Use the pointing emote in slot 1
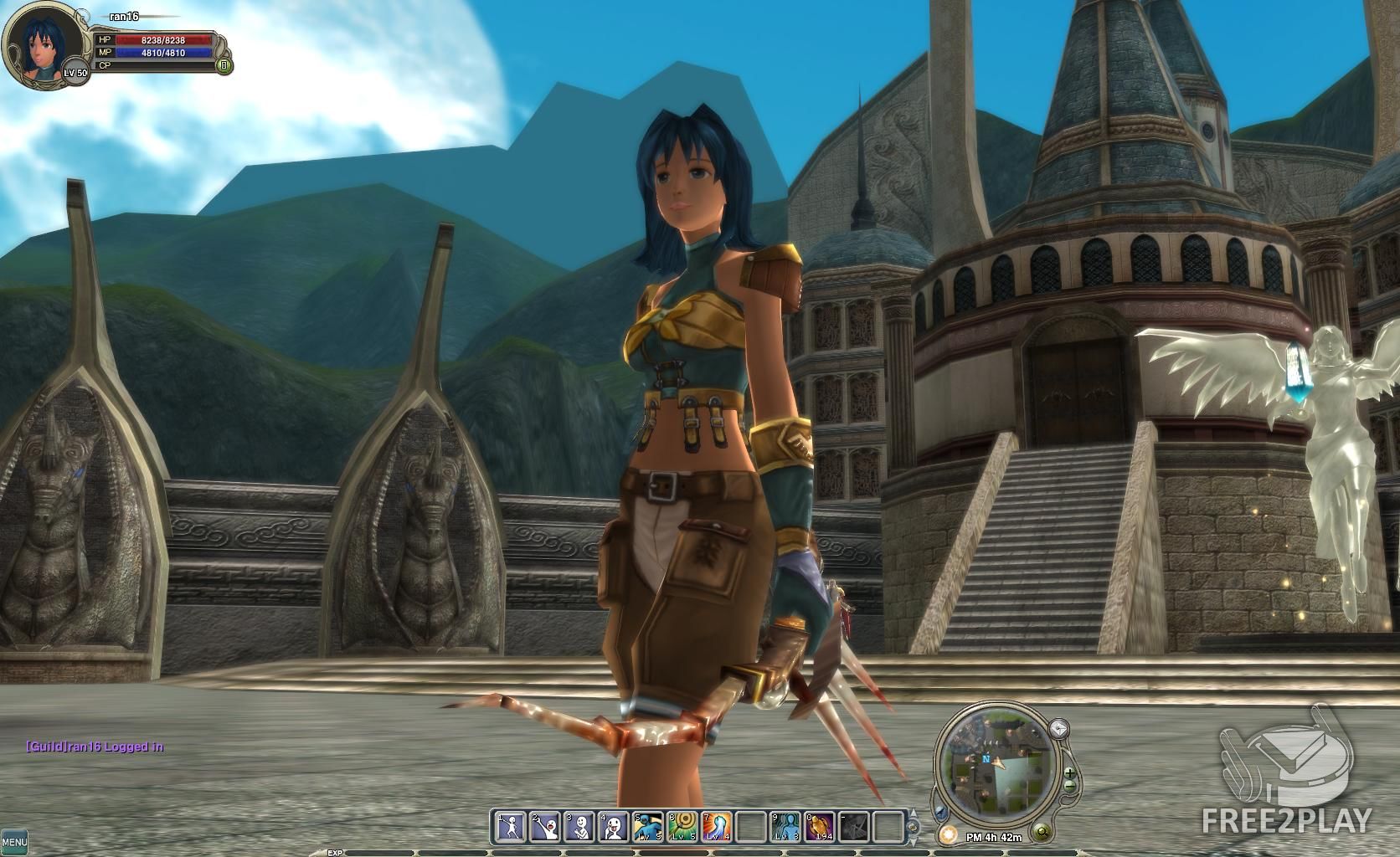The height and width of the screenshot is (857, 1400). (x=511, y=827)
